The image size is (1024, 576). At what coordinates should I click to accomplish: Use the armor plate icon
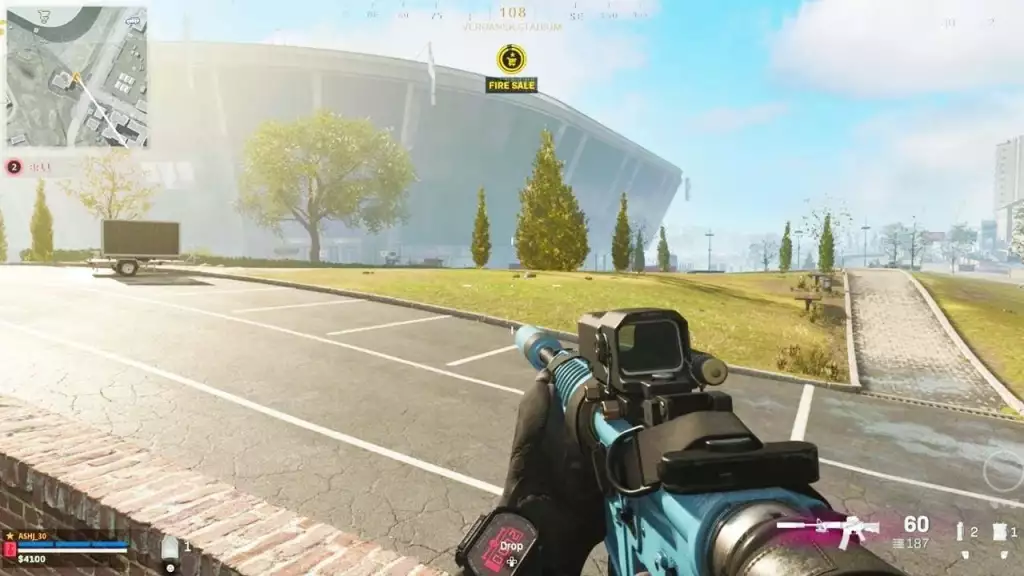coord(170,547)
